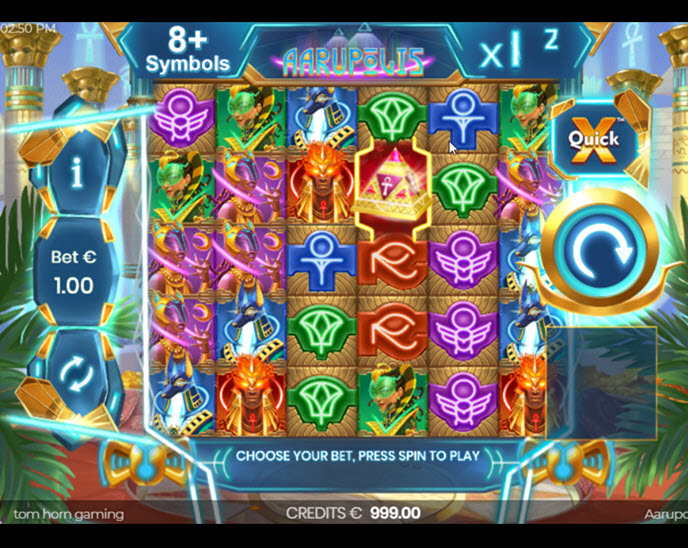Change the Bet € 1.00 amount
Screen dimensions: 688x548
73,272
